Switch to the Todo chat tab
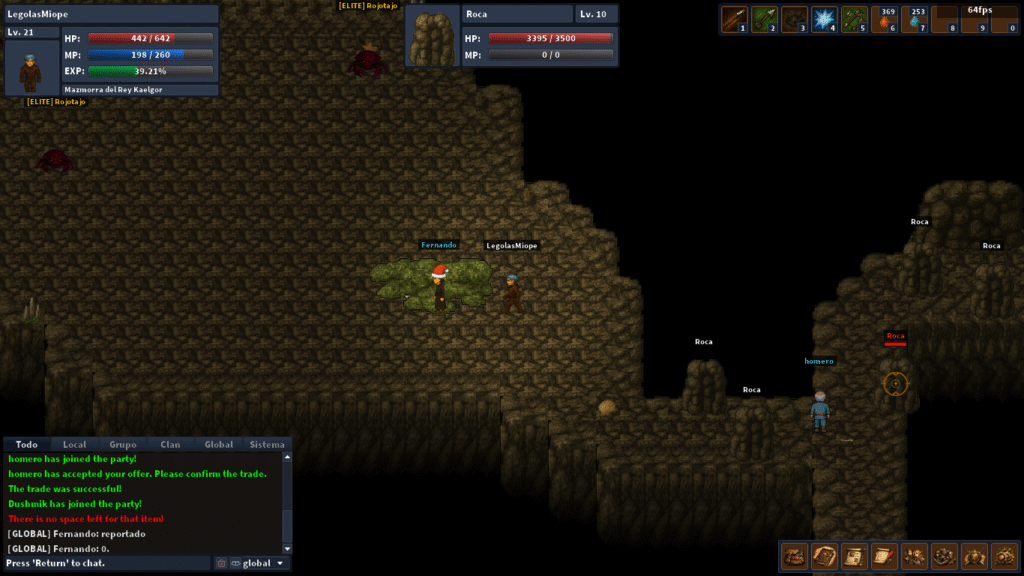This screenshot has height=576, width=1024. pos(27,444)
